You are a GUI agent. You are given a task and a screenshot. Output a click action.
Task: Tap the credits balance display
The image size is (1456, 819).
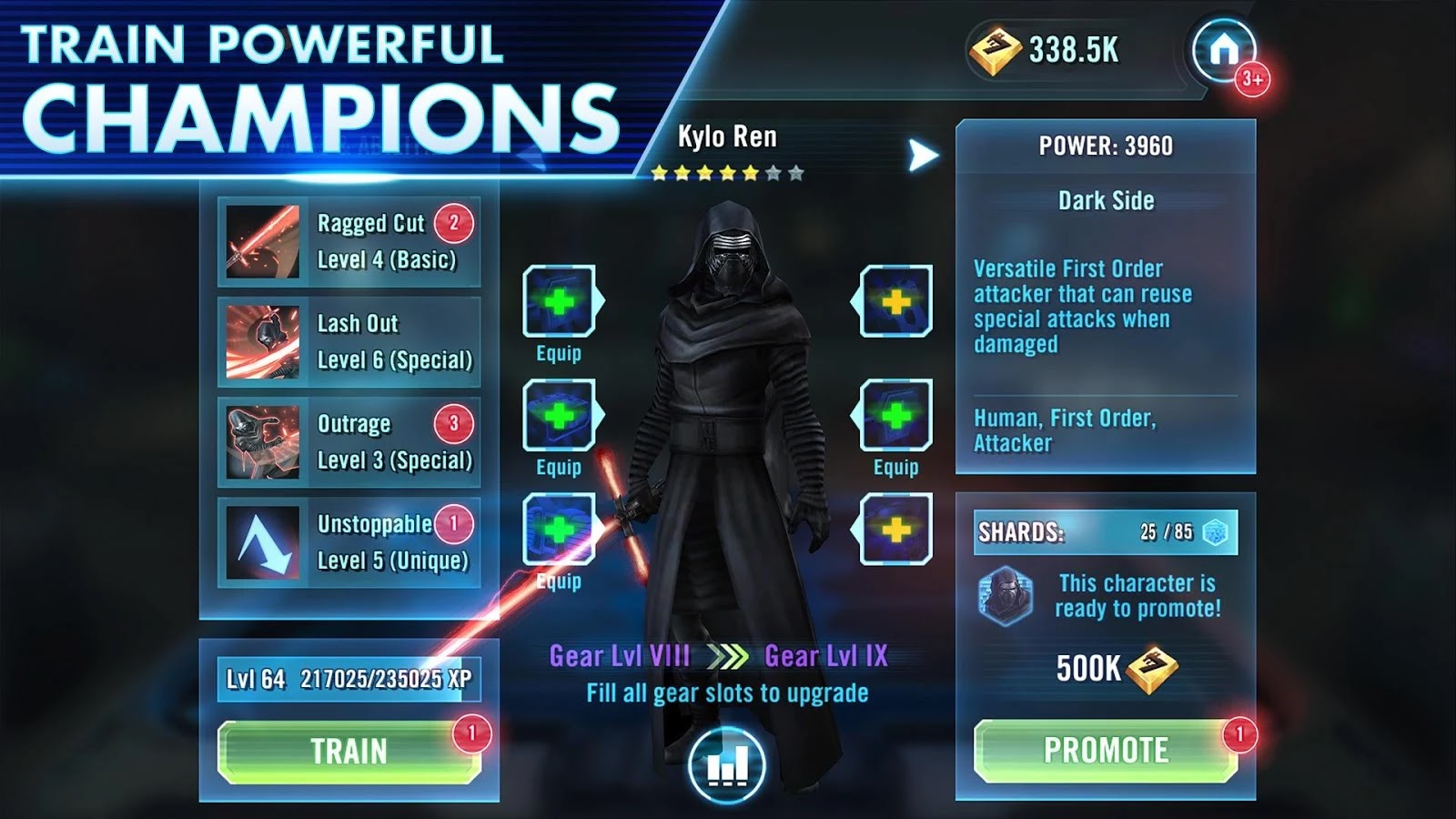(1046, 50)
